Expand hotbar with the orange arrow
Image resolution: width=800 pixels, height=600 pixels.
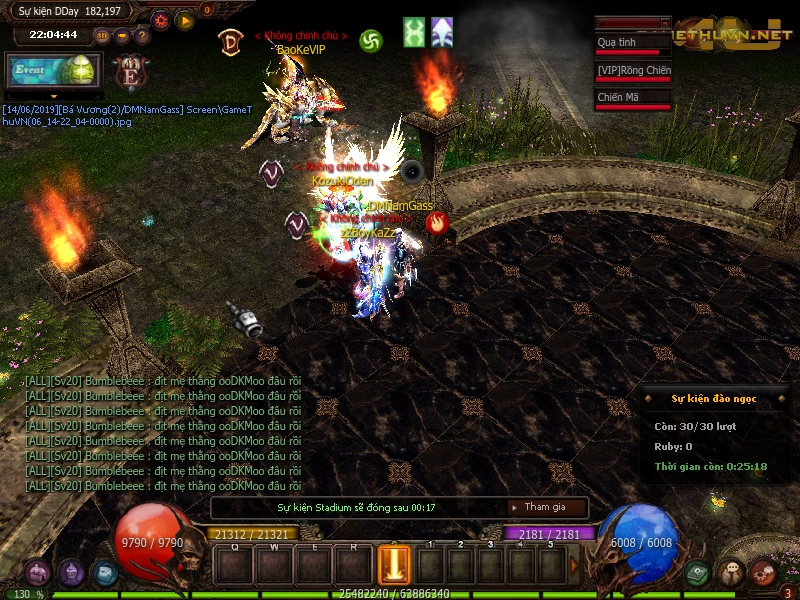coord(574,566)
